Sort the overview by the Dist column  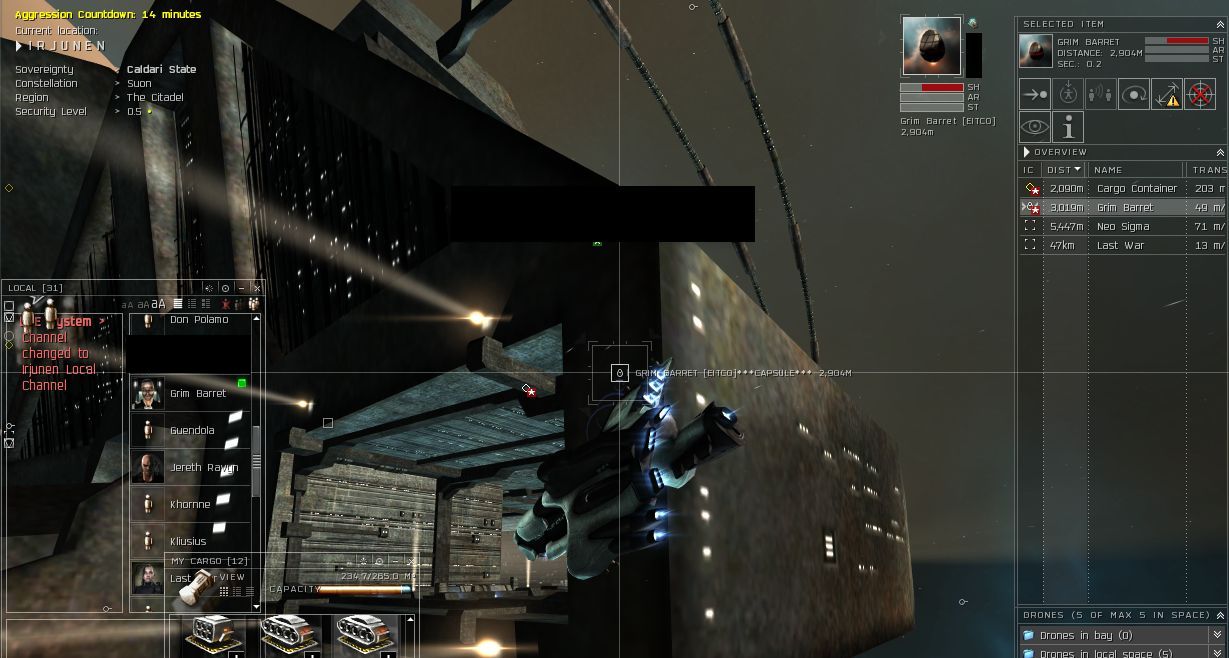pyautogui.click(x=1063, y=170)
